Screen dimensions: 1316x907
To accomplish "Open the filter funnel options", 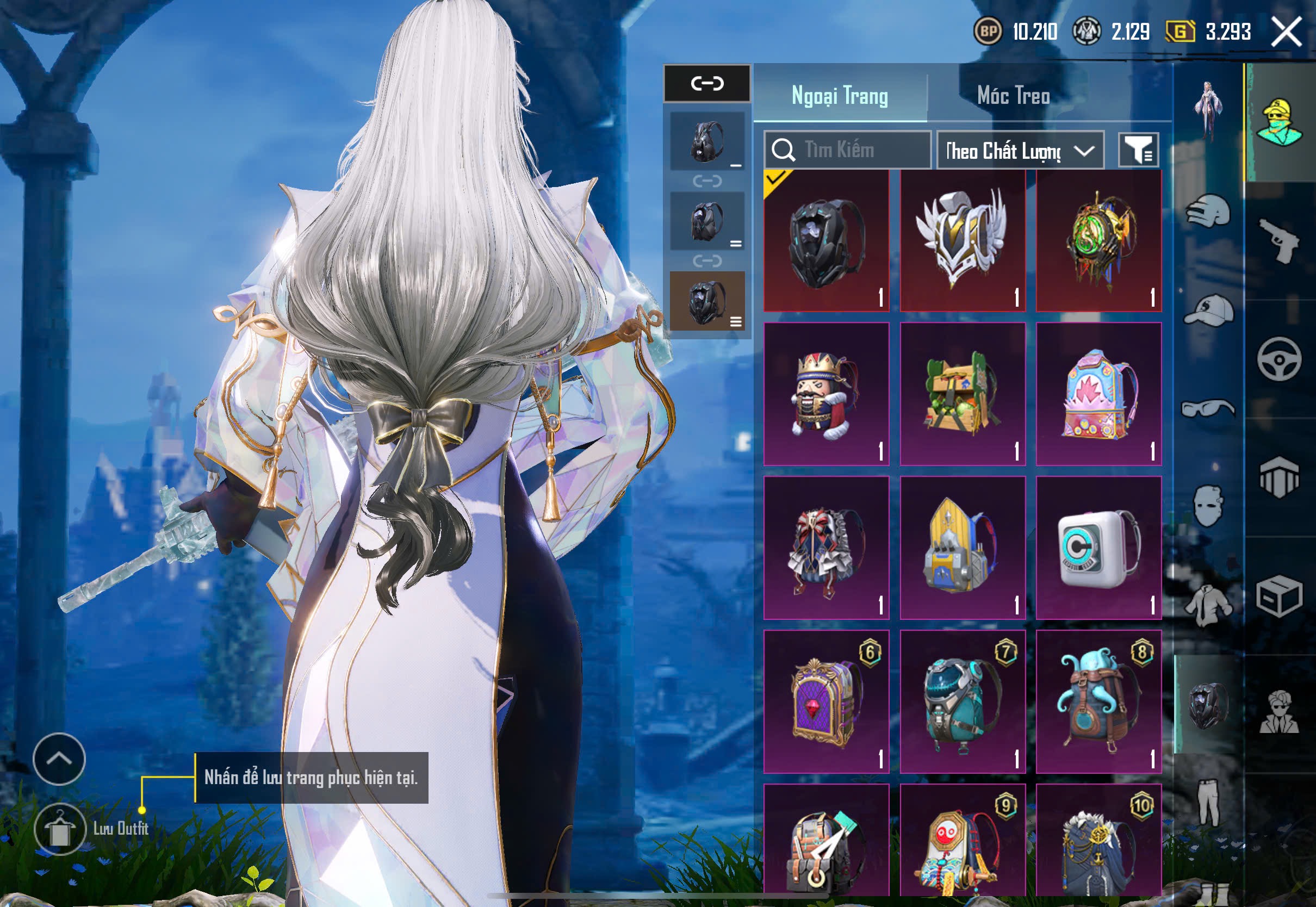I will pos(1138,150).
